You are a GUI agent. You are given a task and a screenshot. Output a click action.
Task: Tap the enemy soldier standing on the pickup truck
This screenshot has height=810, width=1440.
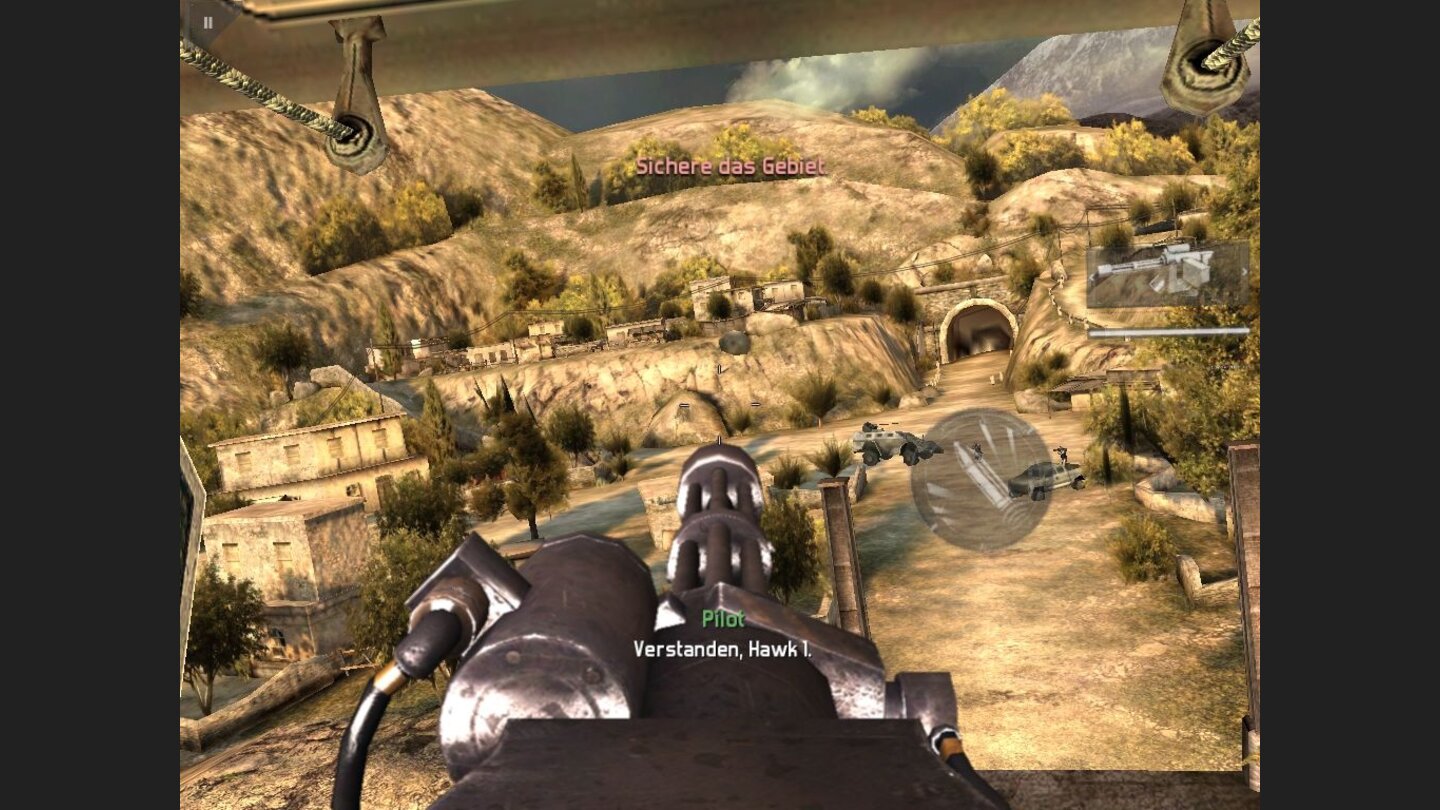[1063, 453]
